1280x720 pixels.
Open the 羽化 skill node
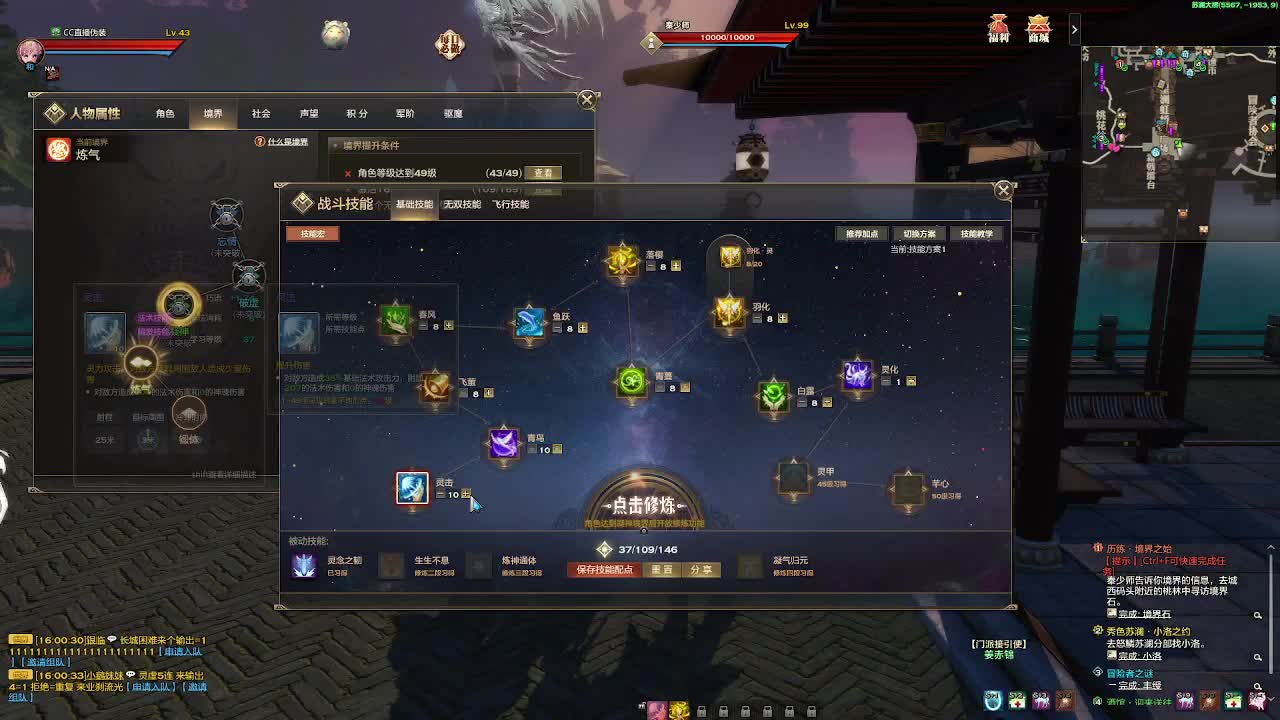point(728,314)
